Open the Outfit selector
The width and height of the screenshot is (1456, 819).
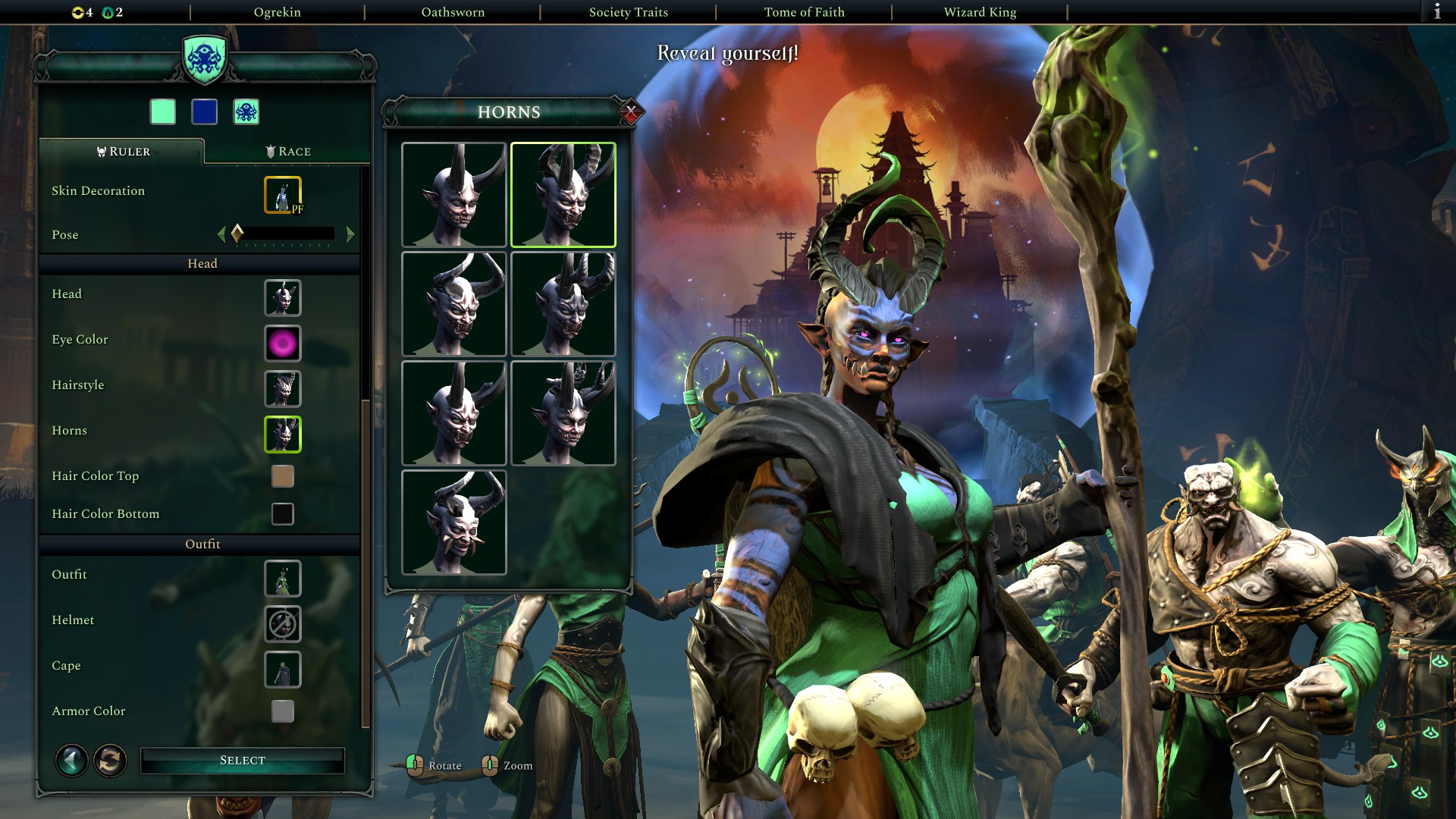tap(282, 578)
